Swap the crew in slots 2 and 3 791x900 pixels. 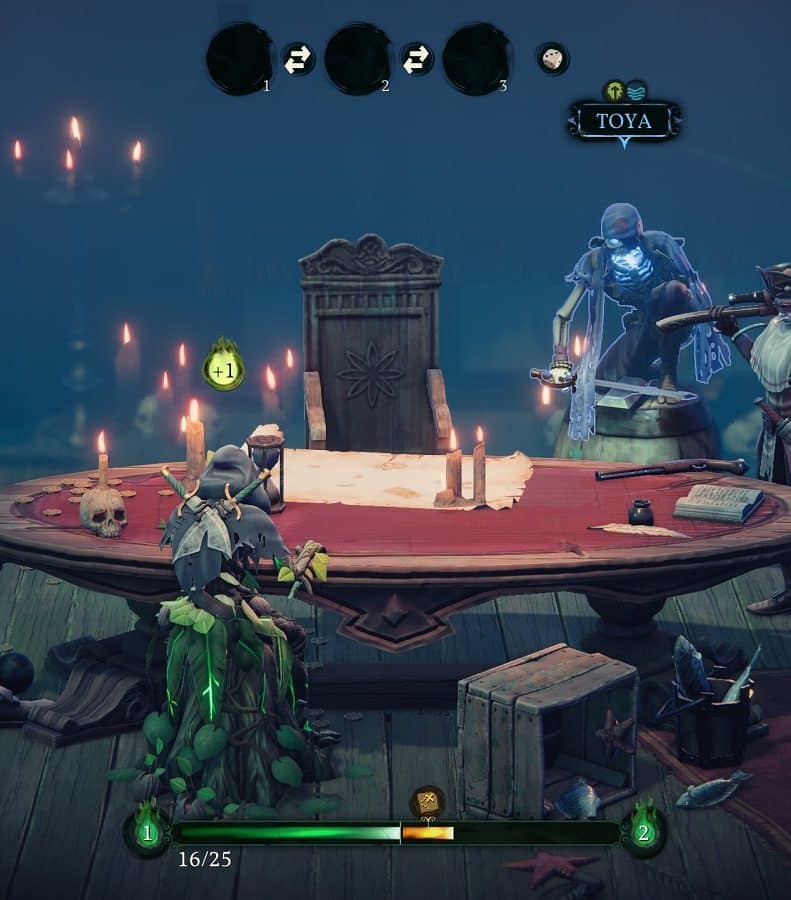click(x=416, y=59)
